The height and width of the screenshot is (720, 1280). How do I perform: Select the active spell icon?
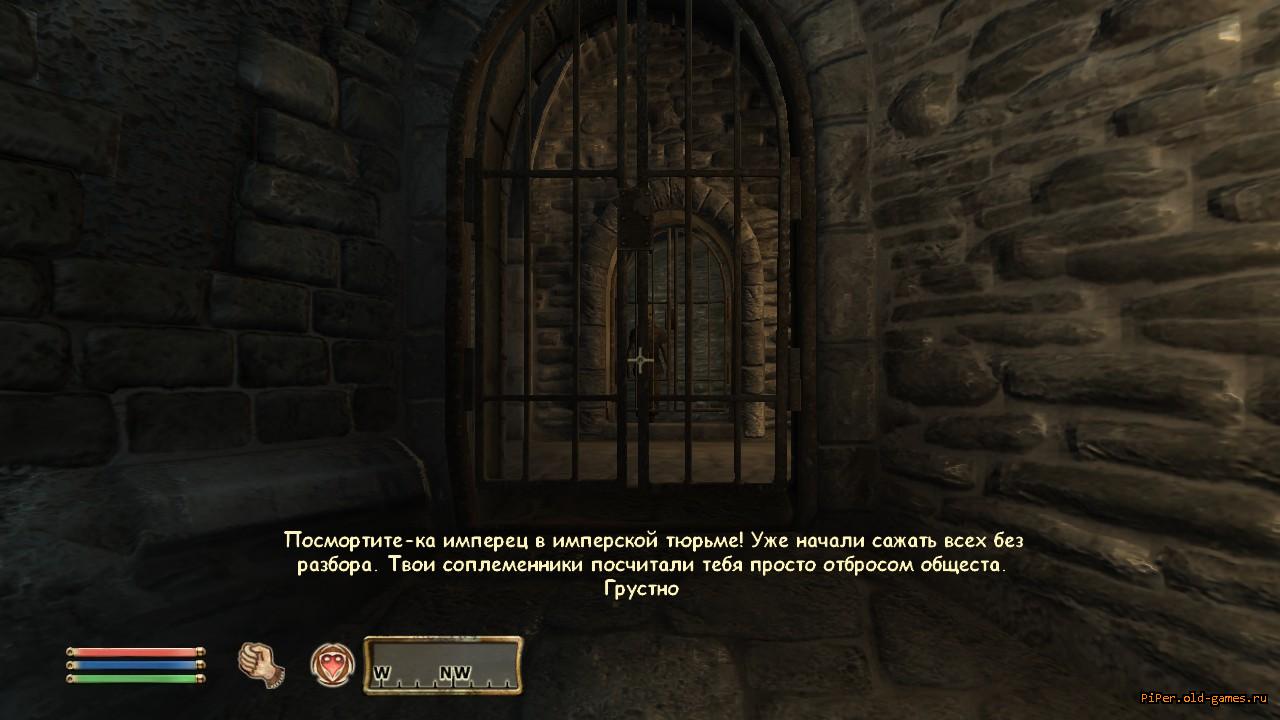tap(332, 664)
